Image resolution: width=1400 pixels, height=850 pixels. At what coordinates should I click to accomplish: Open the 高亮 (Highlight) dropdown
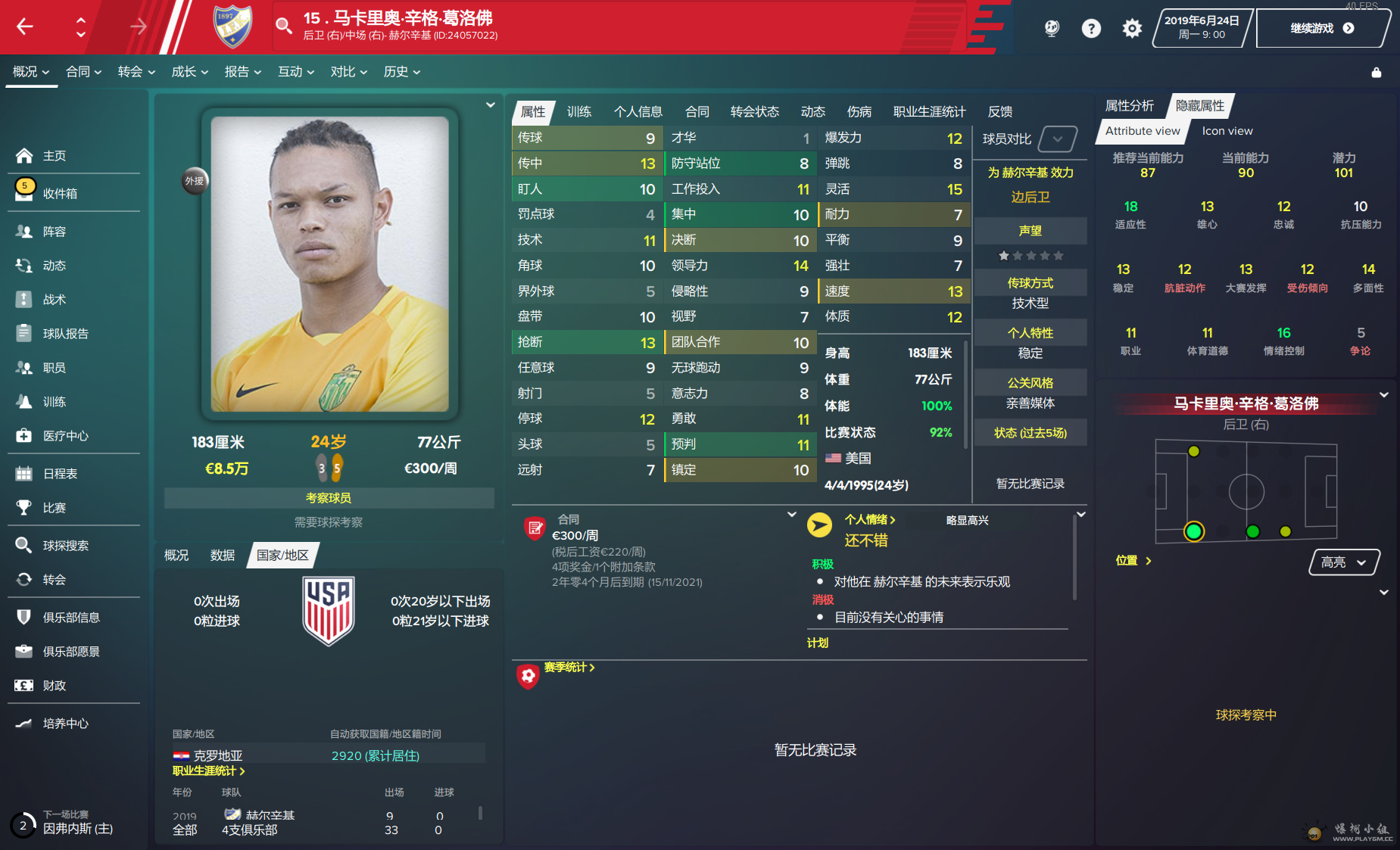pyautogui.click(x=1343, y=562)
